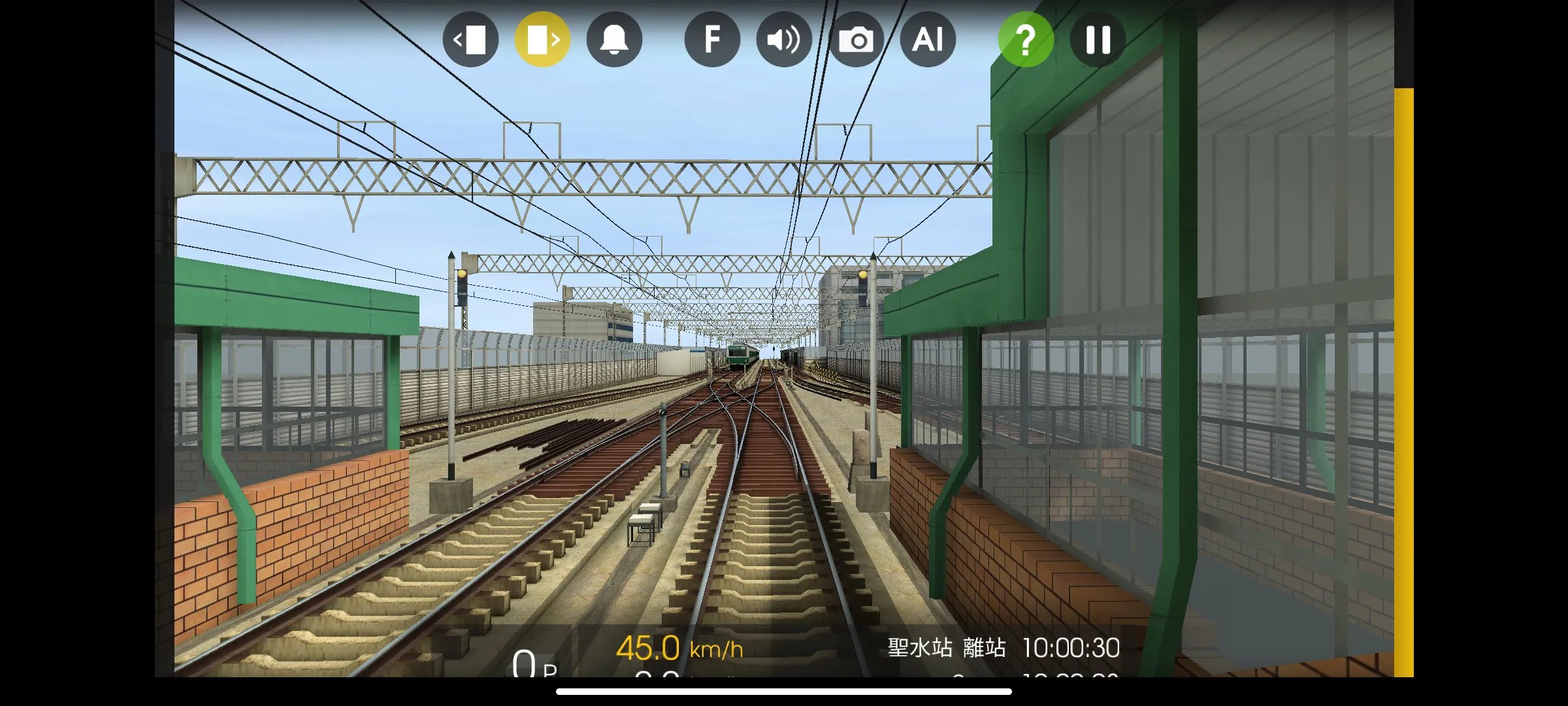Screen dimensions: 1568x706
Task: Activate the AI autopilot button
Action: pos(928,39)
